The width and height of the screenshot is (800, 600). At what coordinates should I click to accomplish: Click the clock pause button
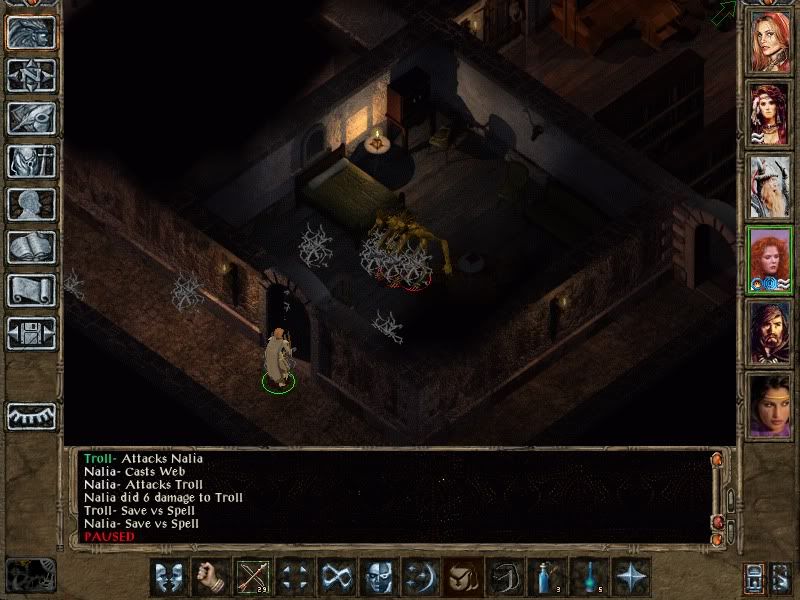pos(31,575)
